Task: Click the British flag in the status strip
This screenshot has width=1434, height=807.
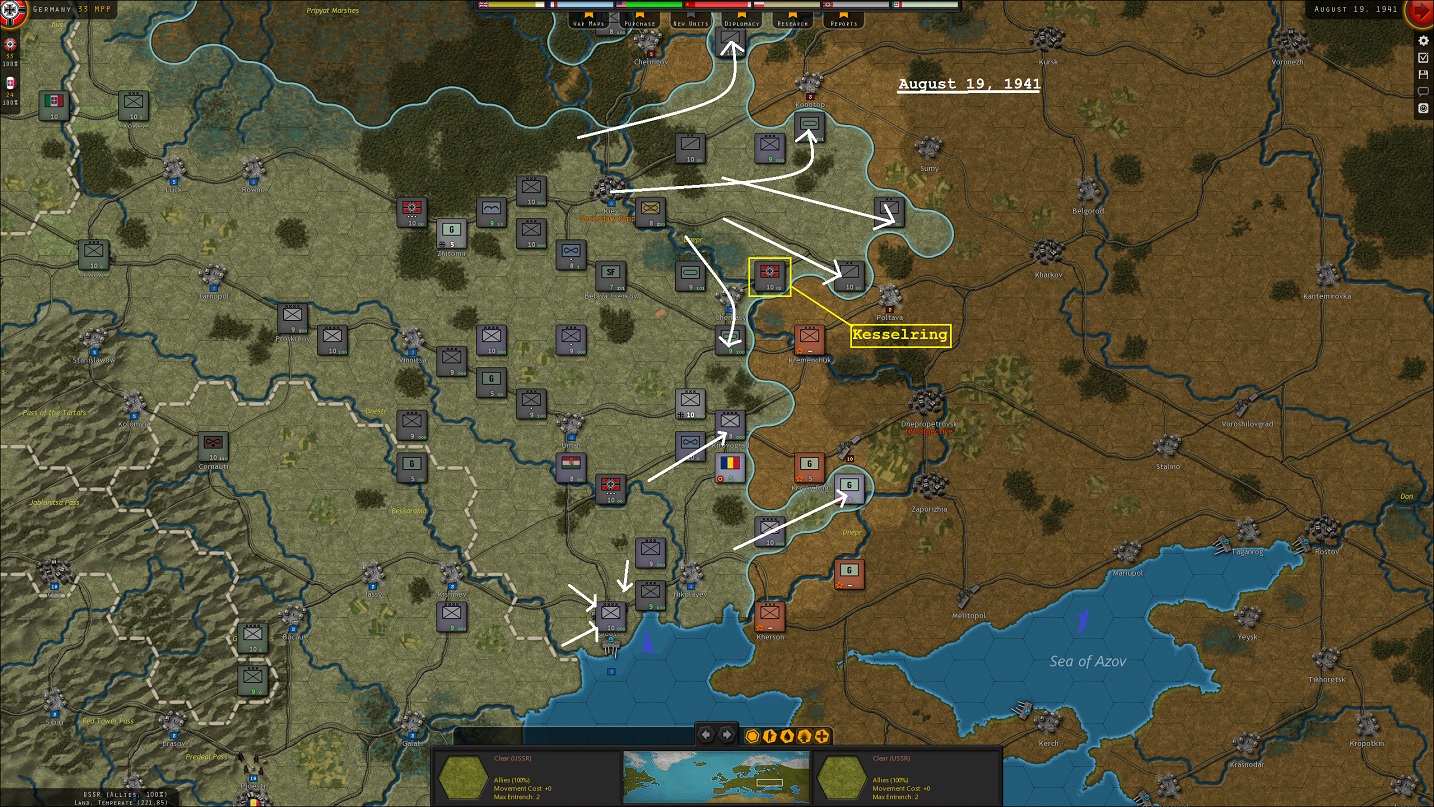Action: 482,4
